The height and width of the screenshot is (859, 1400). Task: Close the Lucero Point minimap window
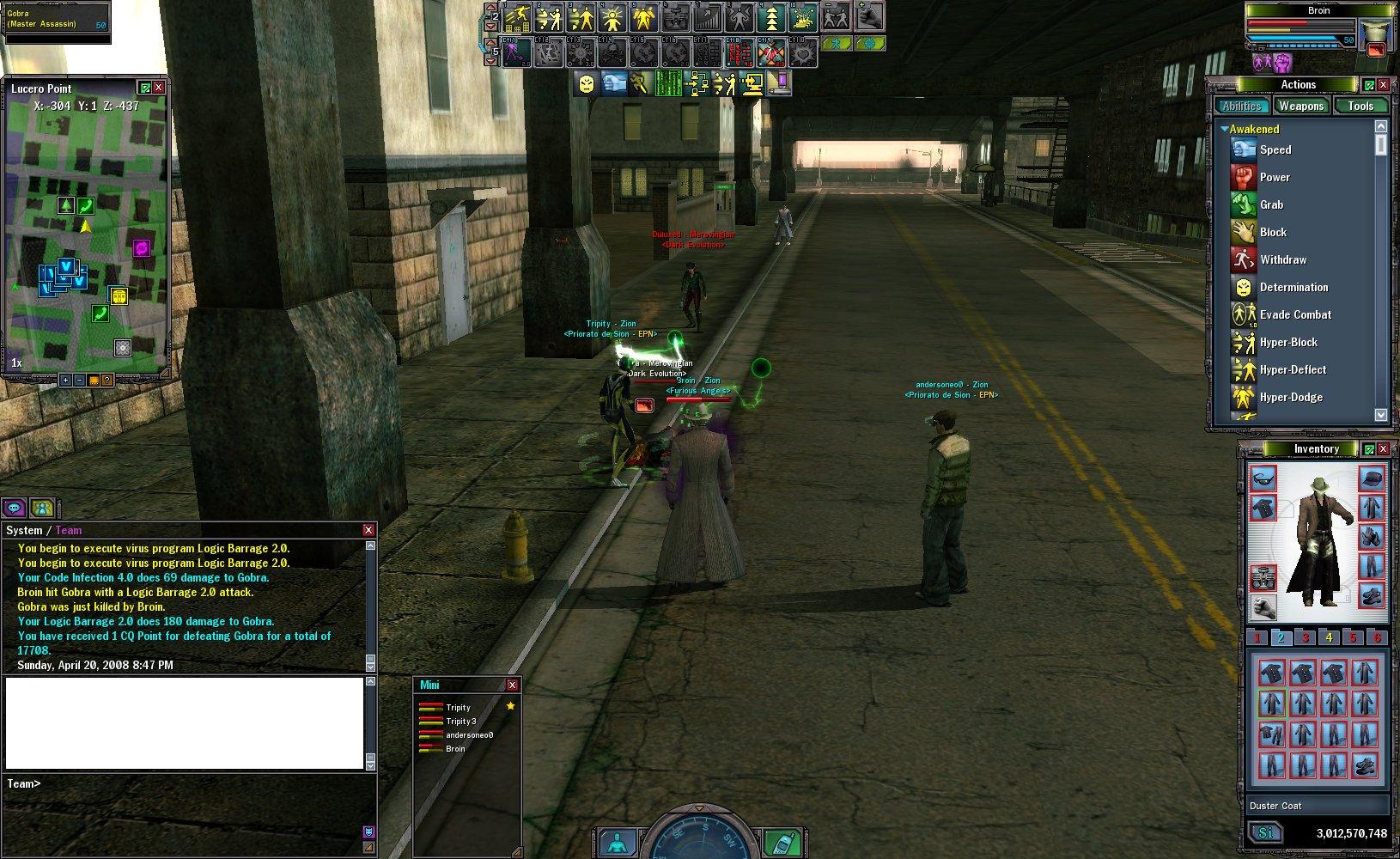159,88
